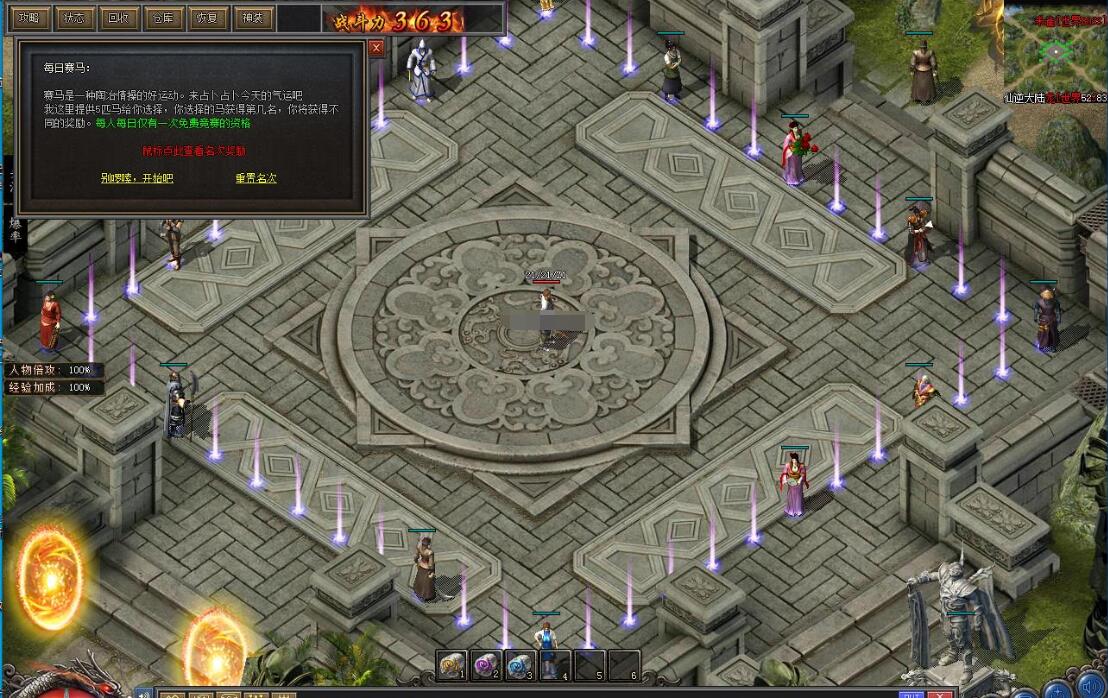Click the 回收 recycle button
Image resolution: width=1108 pixels, height=698 pixels.
[118, 18]
